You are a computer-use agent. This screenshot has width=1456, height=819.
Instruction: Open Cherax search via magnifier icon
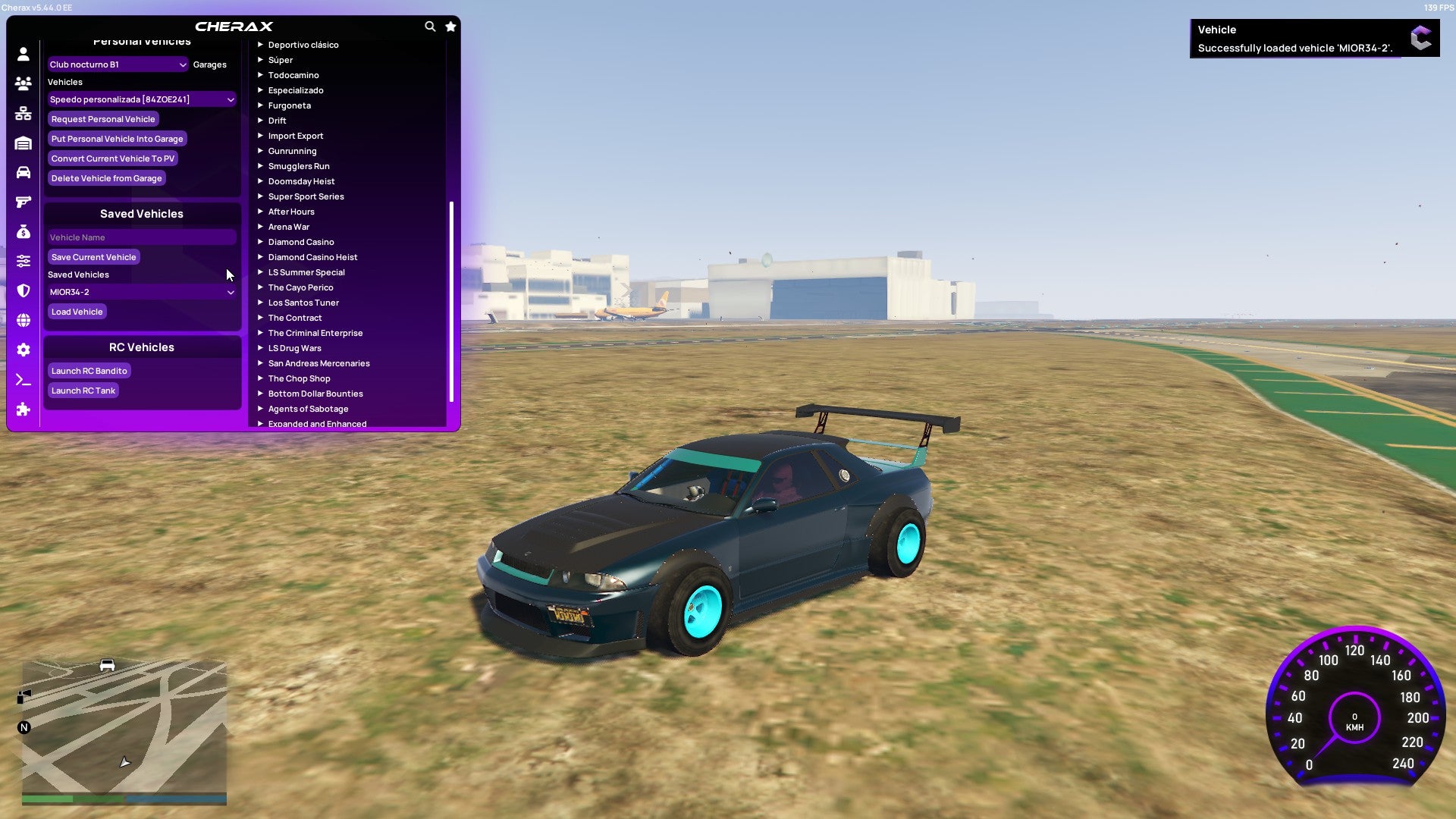pyautogui.click(x=429, y=25)
